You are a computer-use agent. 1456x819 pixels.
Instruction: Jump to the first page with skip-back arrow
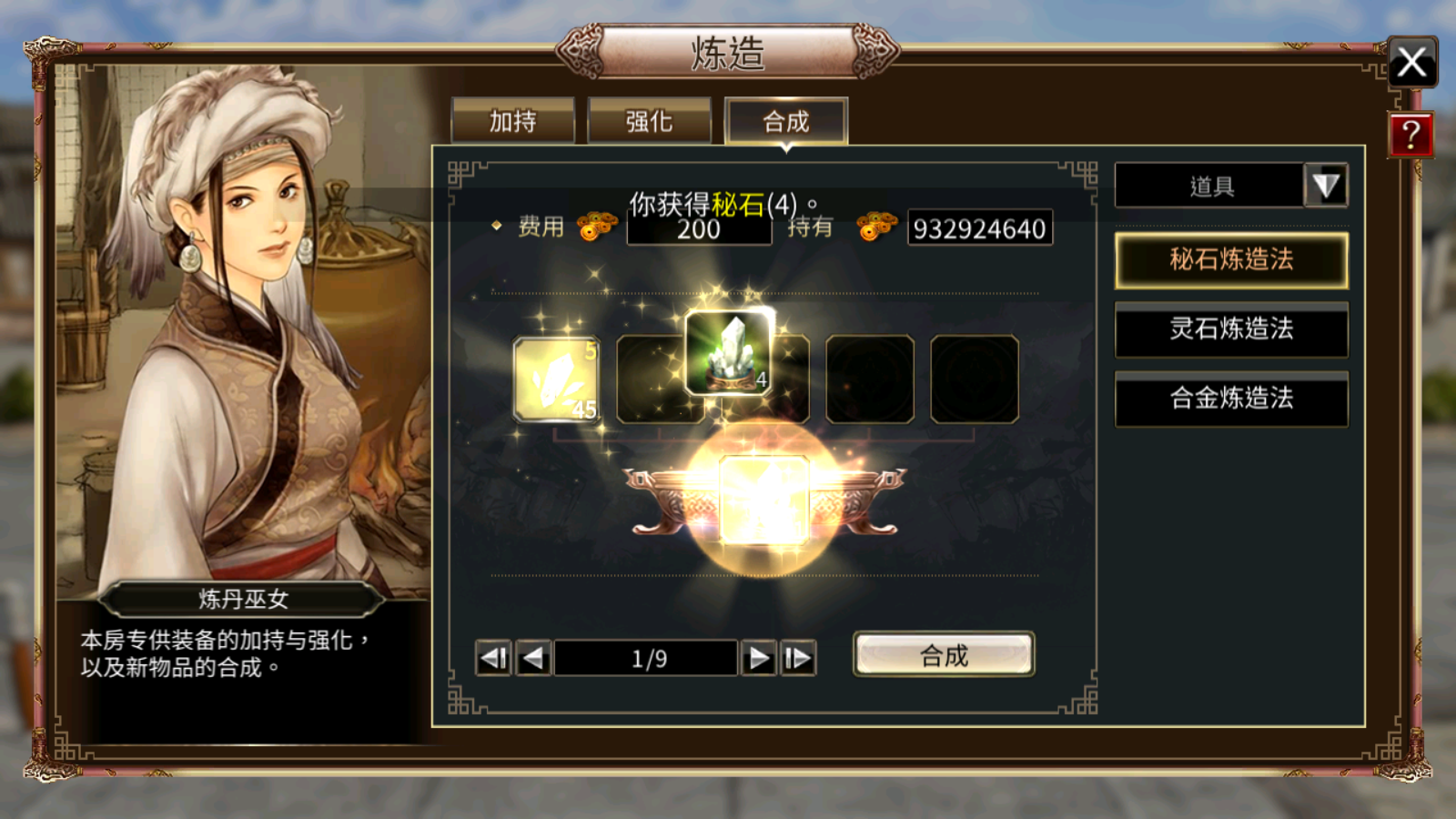tap(492, 657)
